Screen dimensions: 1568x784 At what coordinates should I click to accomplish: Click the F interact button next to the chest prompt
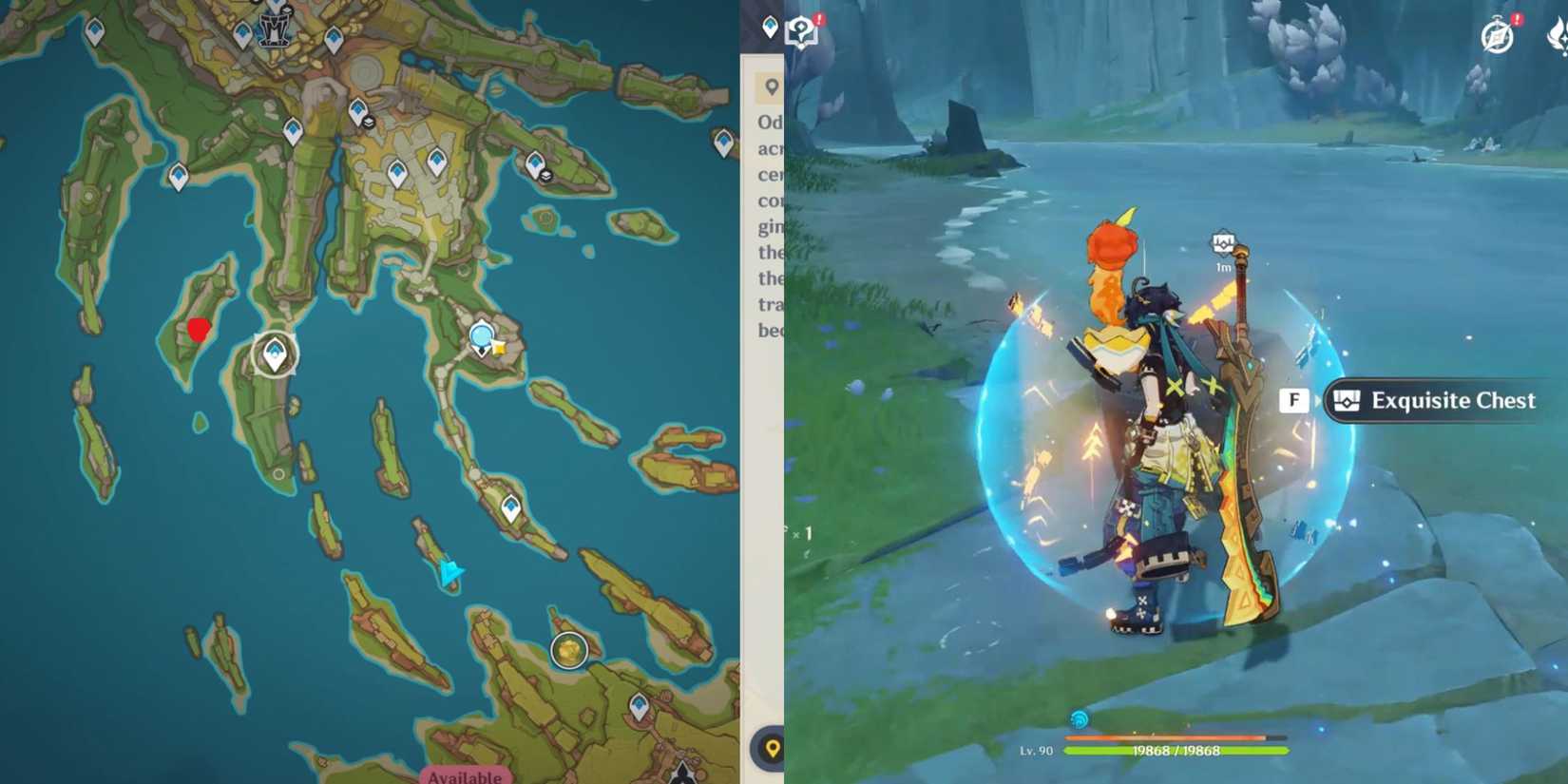1294,400
